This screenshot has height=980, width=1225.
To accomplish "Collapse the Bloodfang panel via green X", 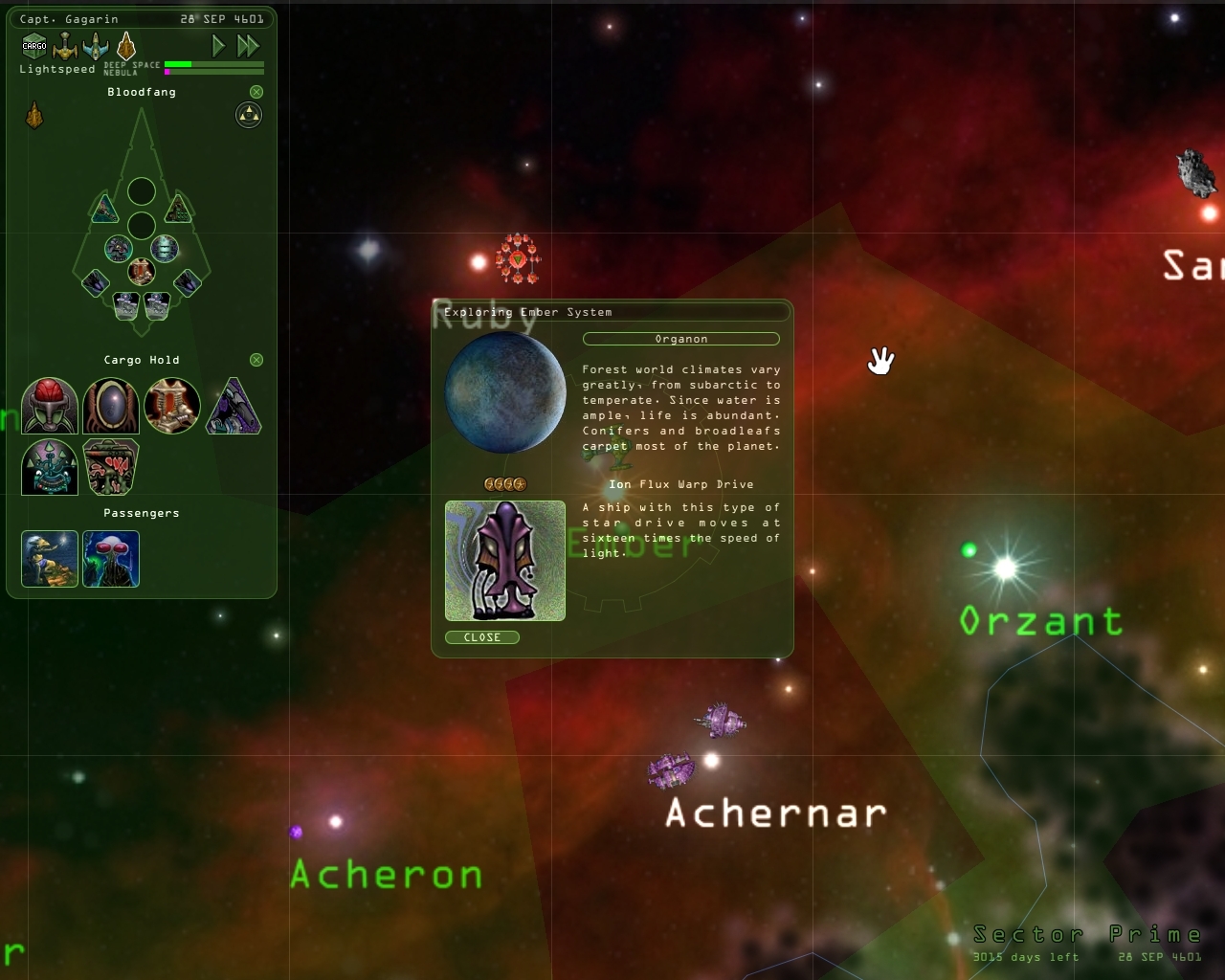I will click(255, 91).
